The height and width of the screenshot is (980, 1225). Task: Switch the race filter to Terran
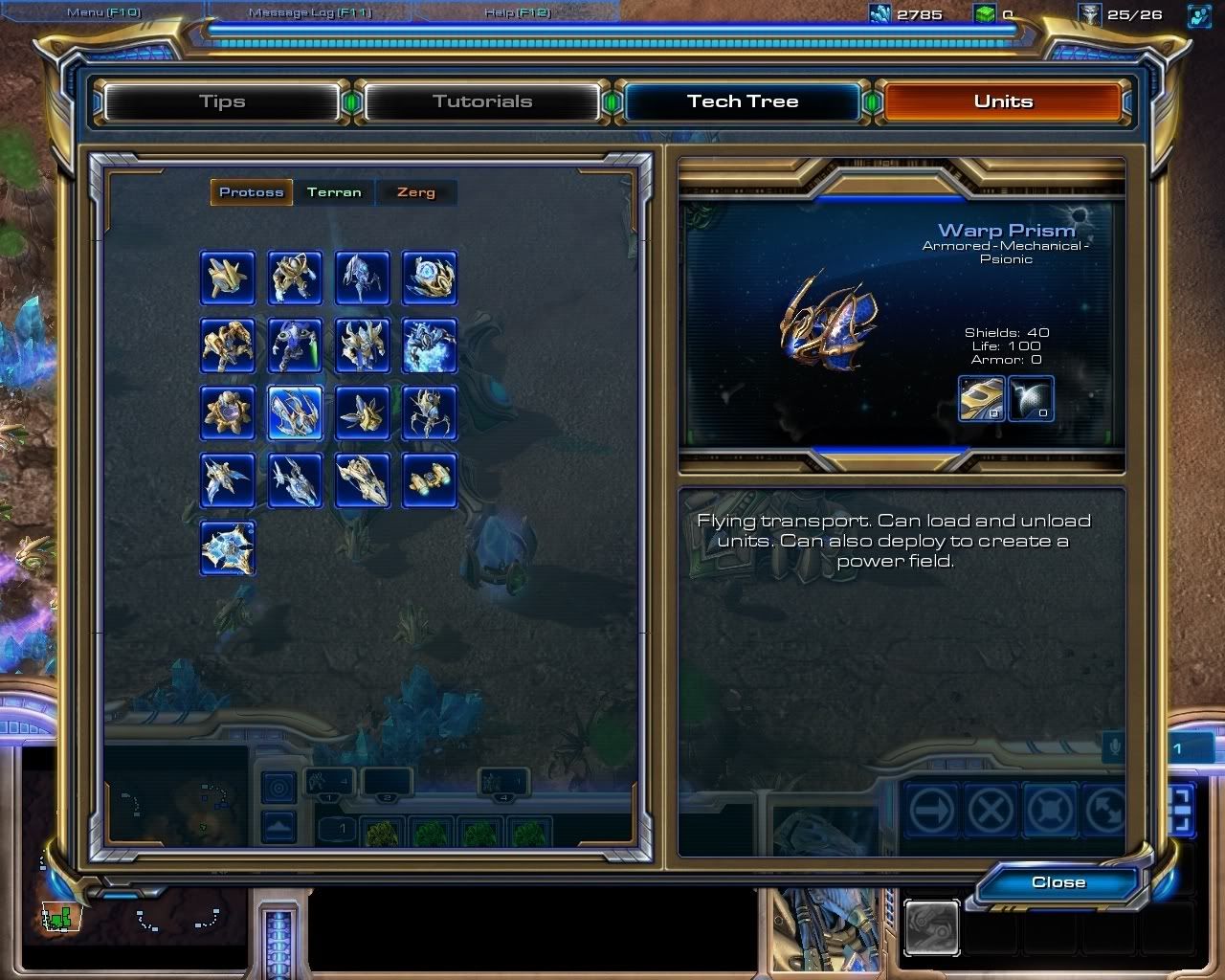(333, 192)
